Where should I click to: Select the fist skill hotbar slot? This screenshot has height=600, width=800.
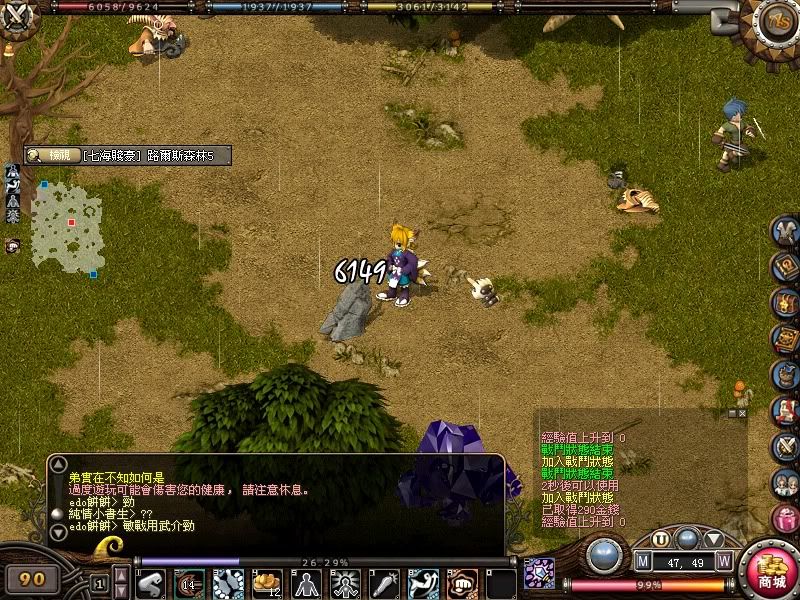pos(463,583)
